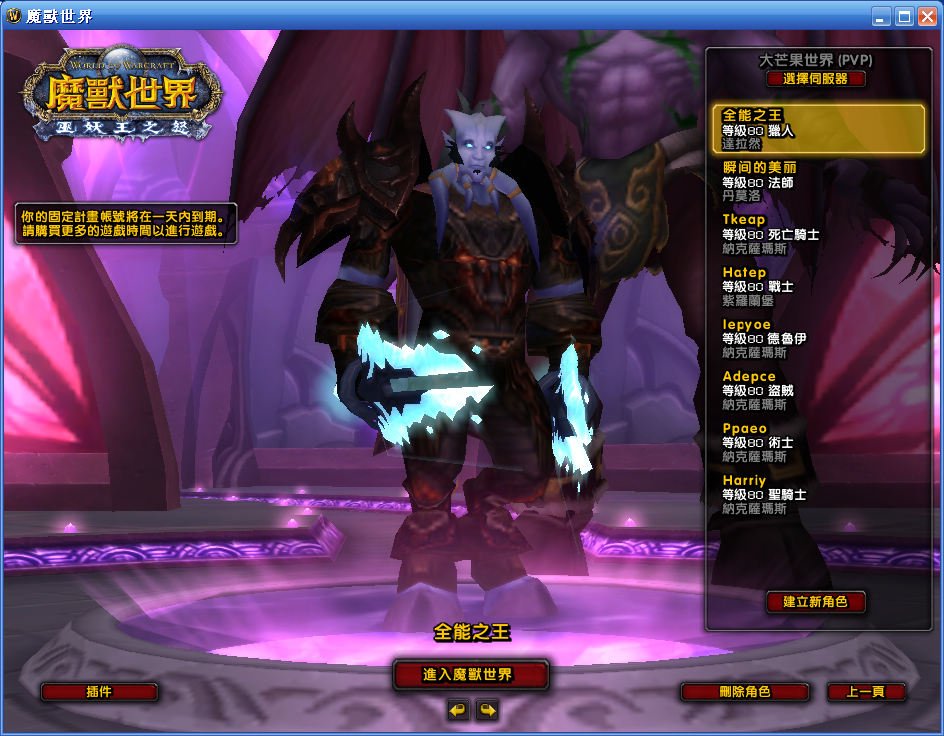The image size is (944, 736).
Task: Click the 刪除角色 delete character button
Action: pos(744,692)
